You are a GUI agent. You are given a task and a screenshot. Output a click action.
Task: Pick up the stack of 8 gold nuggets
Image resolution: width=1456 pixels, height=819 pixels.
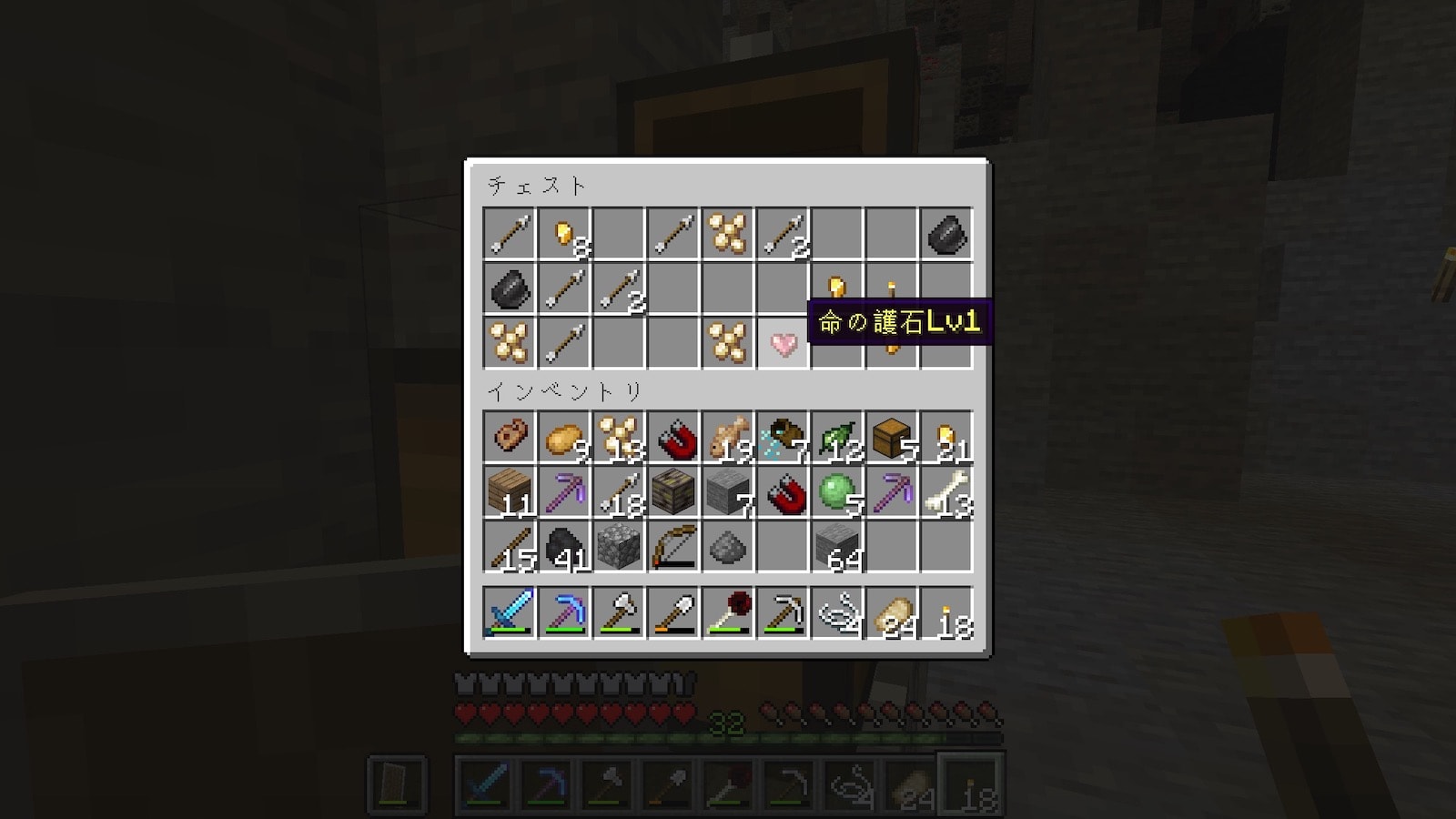564,235
